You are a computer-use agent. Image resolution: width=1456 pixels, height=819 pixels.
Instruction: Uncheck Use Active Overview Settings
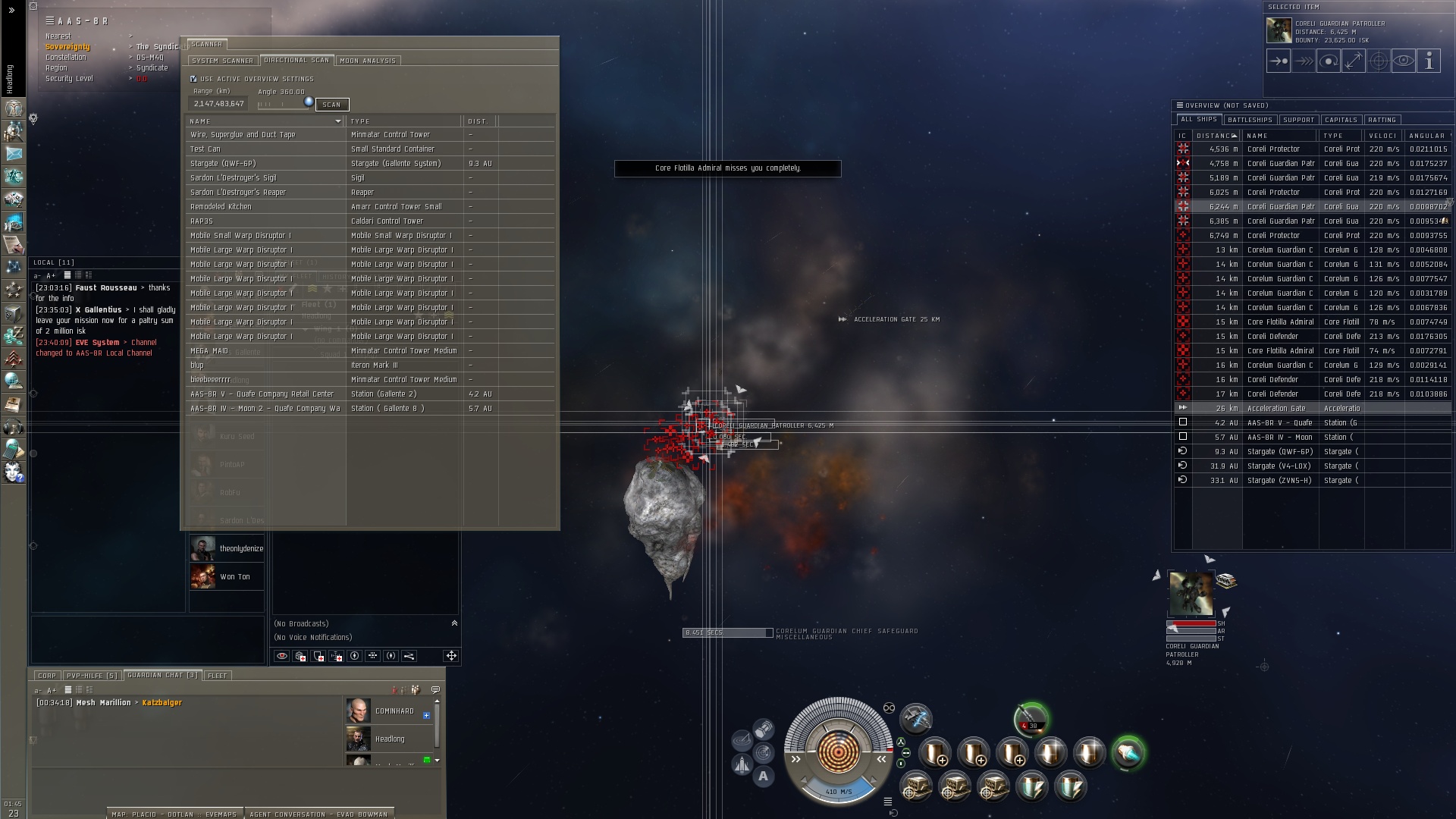193,79
